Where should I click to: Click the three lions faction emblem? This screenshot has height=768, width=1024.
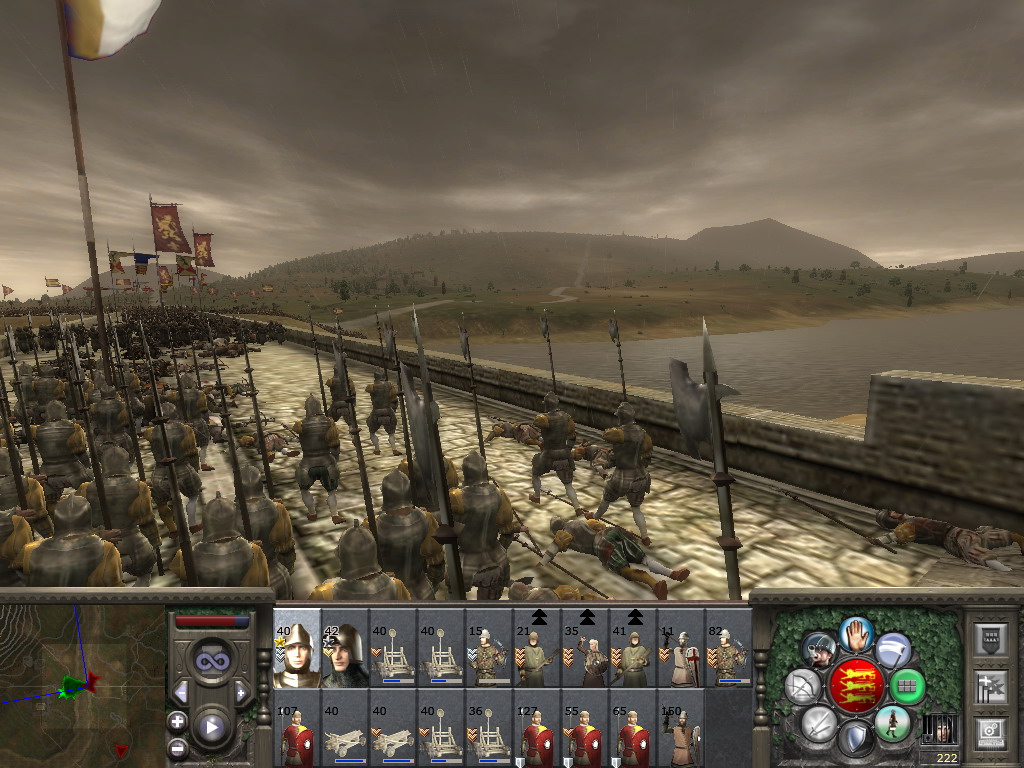tap(855, 686)
